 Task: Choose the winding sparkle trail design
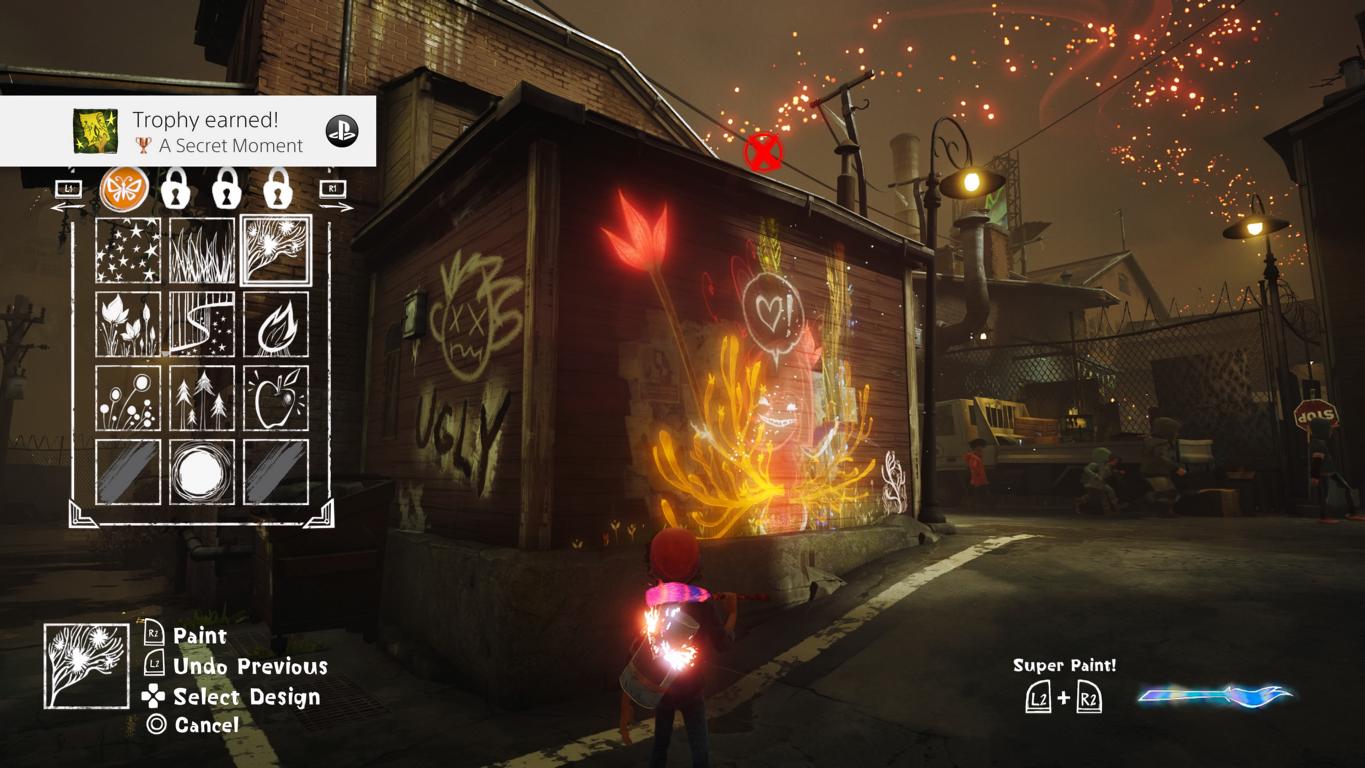pyautogui.click(x=202, y=324)
